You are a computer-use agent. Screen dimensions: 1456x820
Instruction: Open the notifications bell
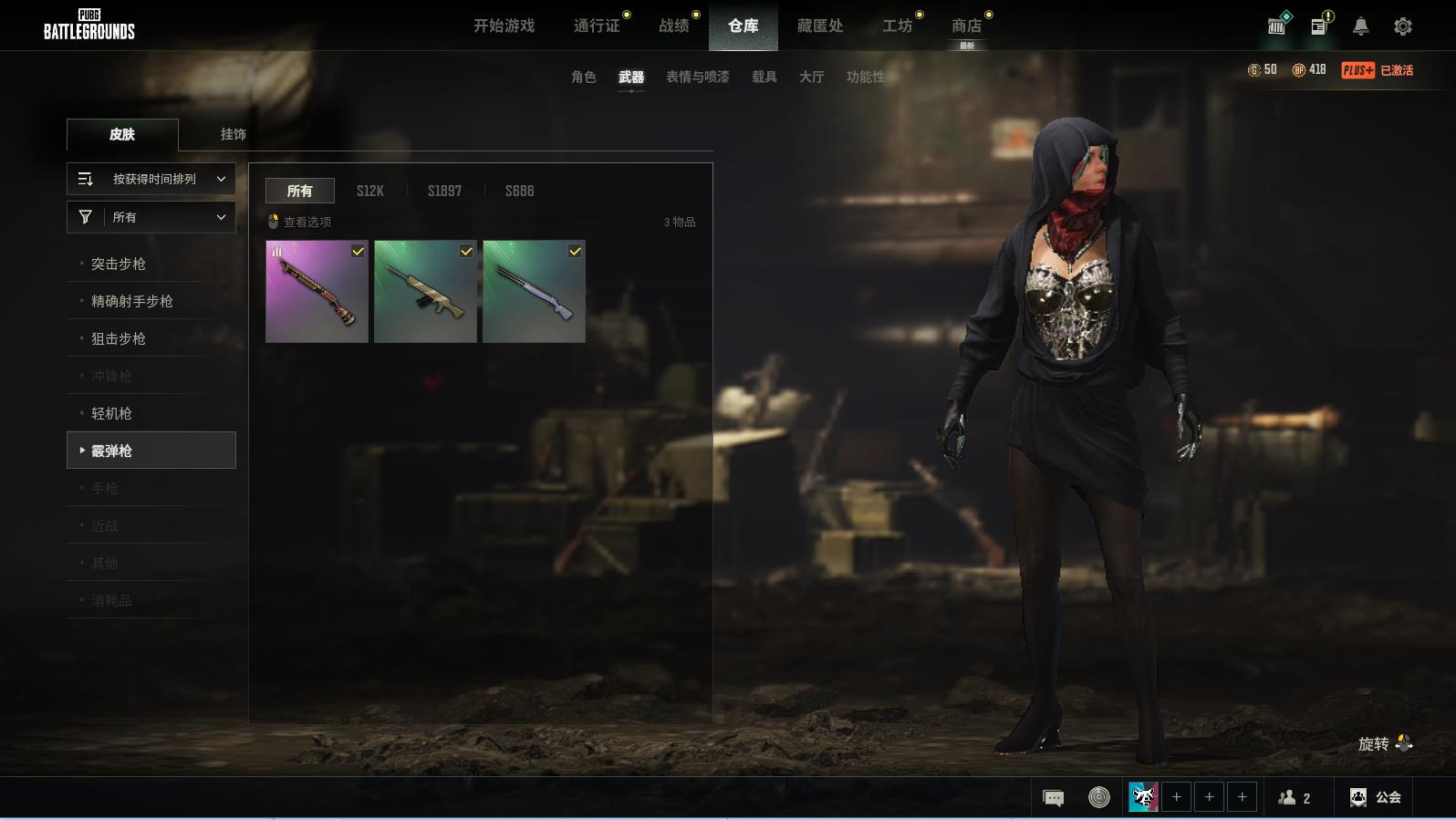pyautogui.click(x=1360, y=26)
